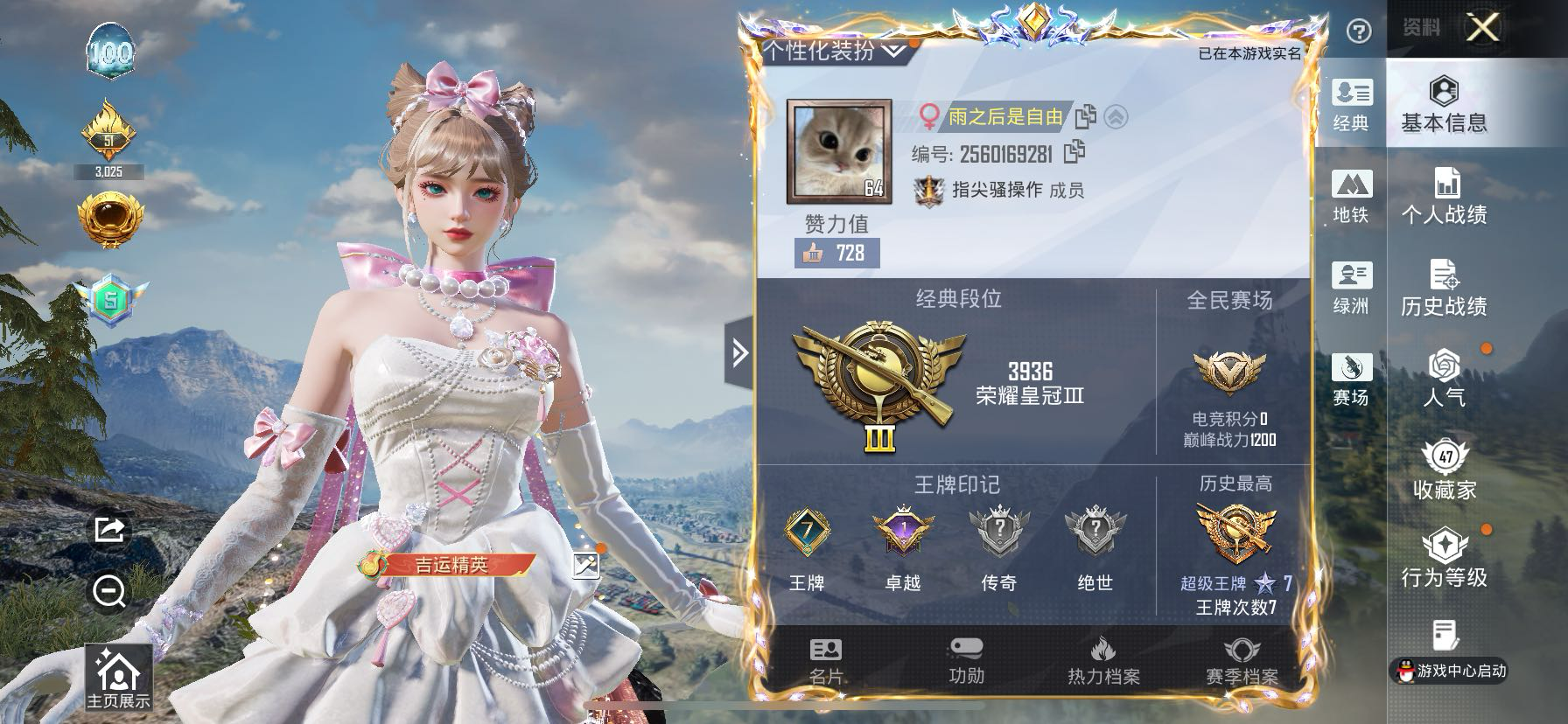Open the 个性化装扮 dropdown
The width and height of the screenshot is (1568, 724).
click(832, 51)
